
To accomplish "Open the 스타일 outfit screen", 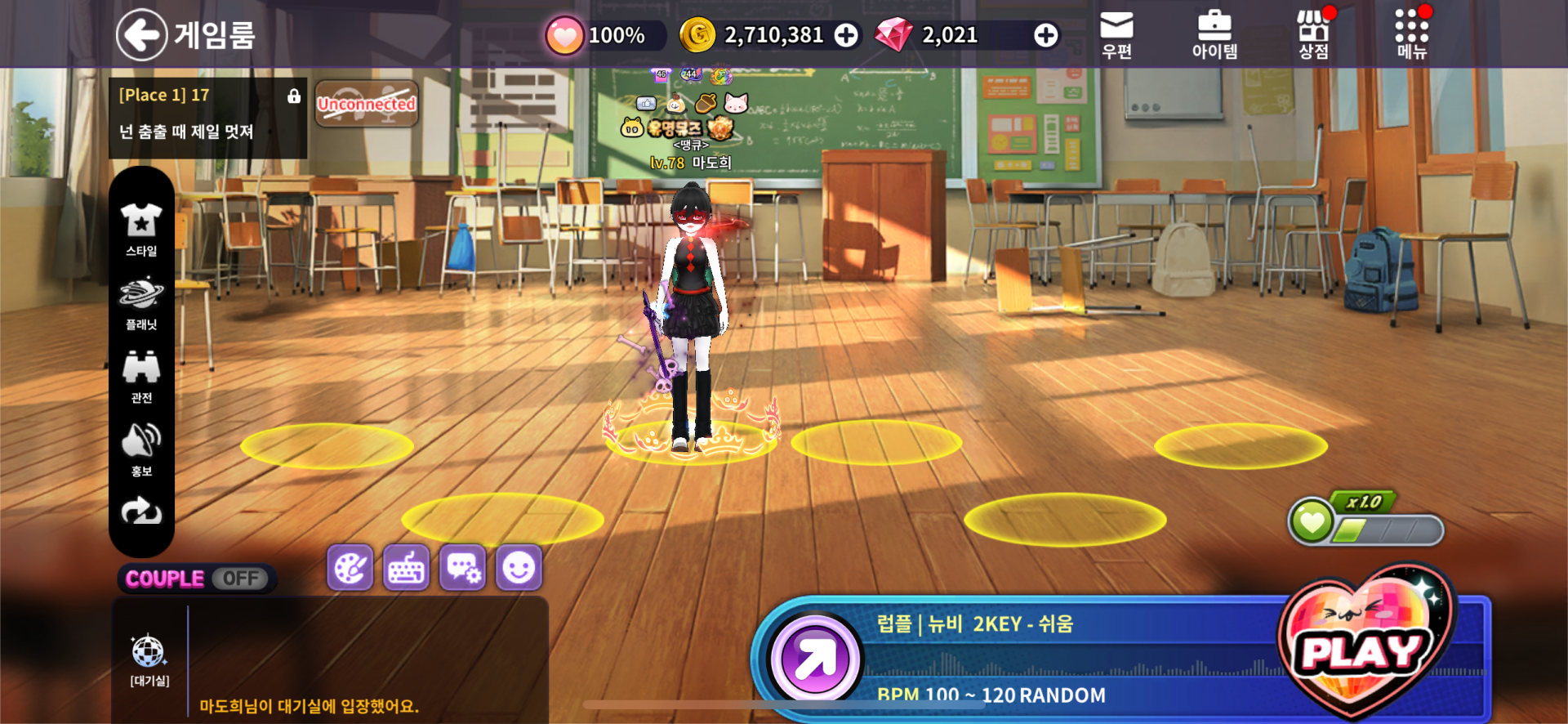I will coord(141,230).
